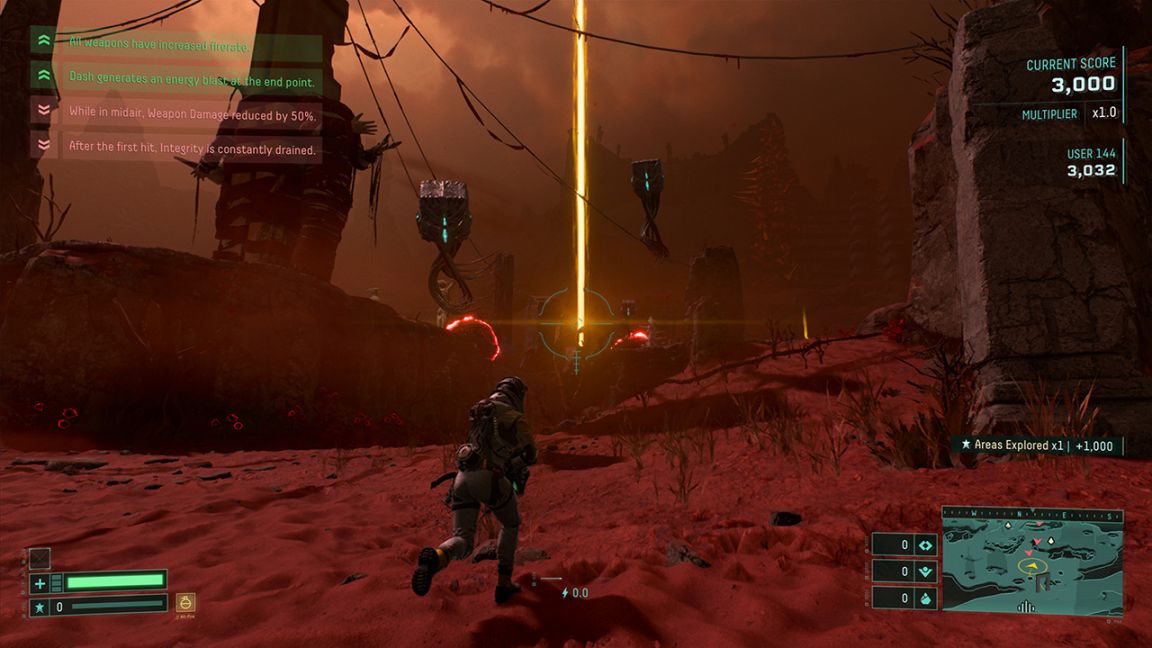Select the 'Dash generates an energy blast' modifier
Viewport: 1152px width, 648px height.
click(190, 77)
